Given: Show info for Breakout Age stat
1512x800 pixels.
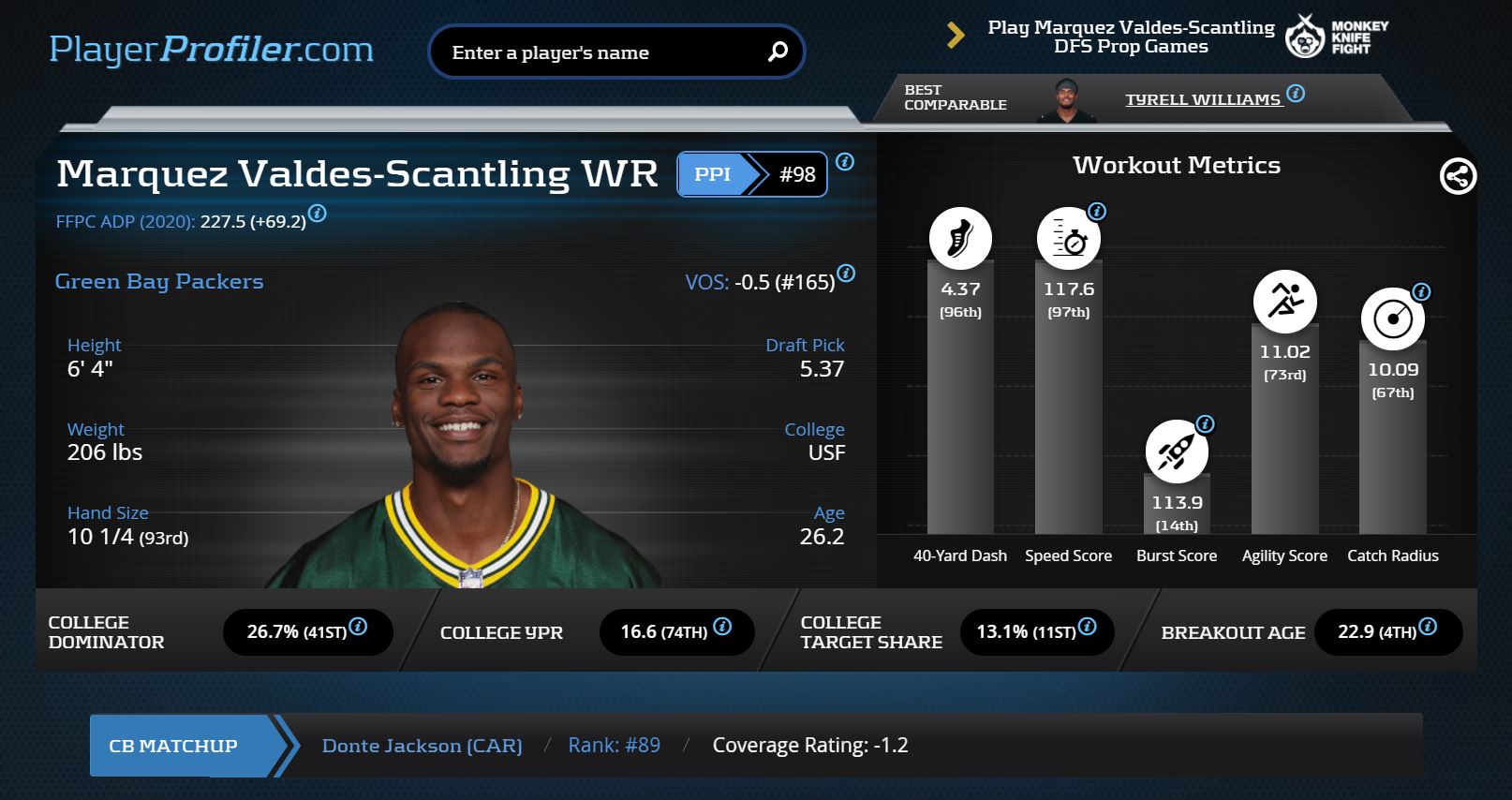Looking at the screenshot, I should point(1428,627).
